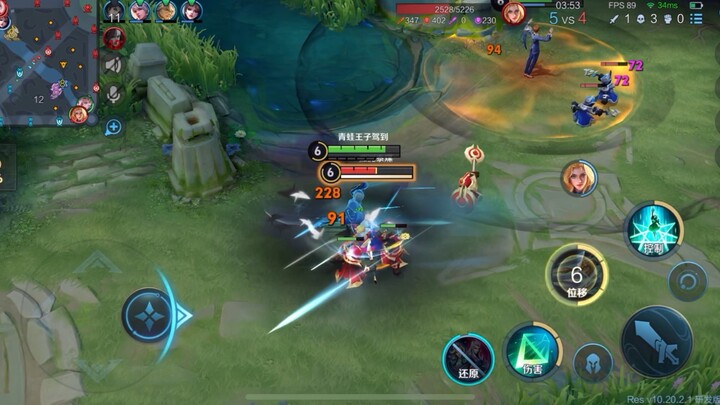Cast the 位移 dash skill
720x405 pixels.
(577, 273)
